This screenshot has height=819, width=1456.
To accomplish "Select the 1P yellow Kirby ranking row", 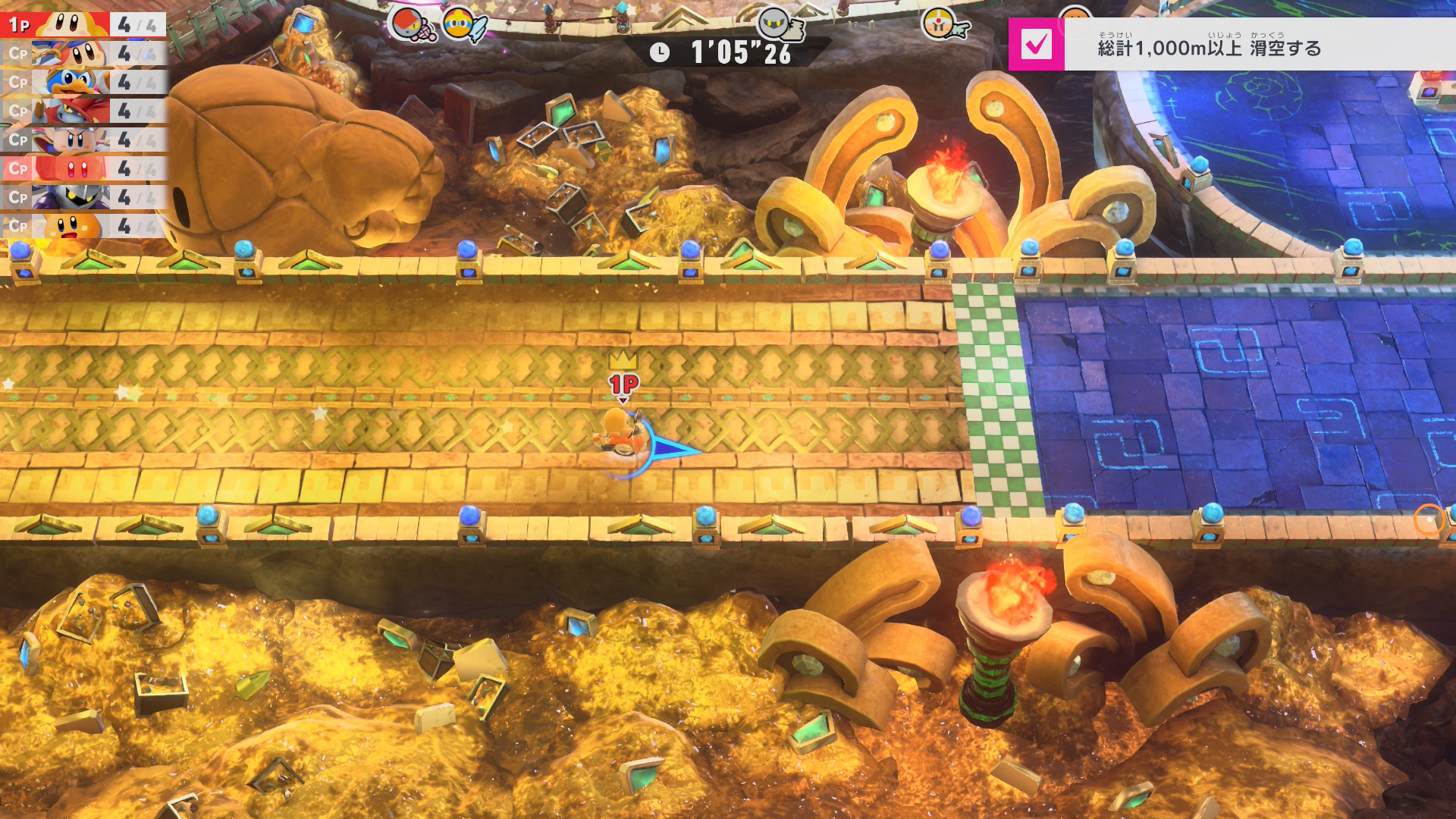I will 83,24.
